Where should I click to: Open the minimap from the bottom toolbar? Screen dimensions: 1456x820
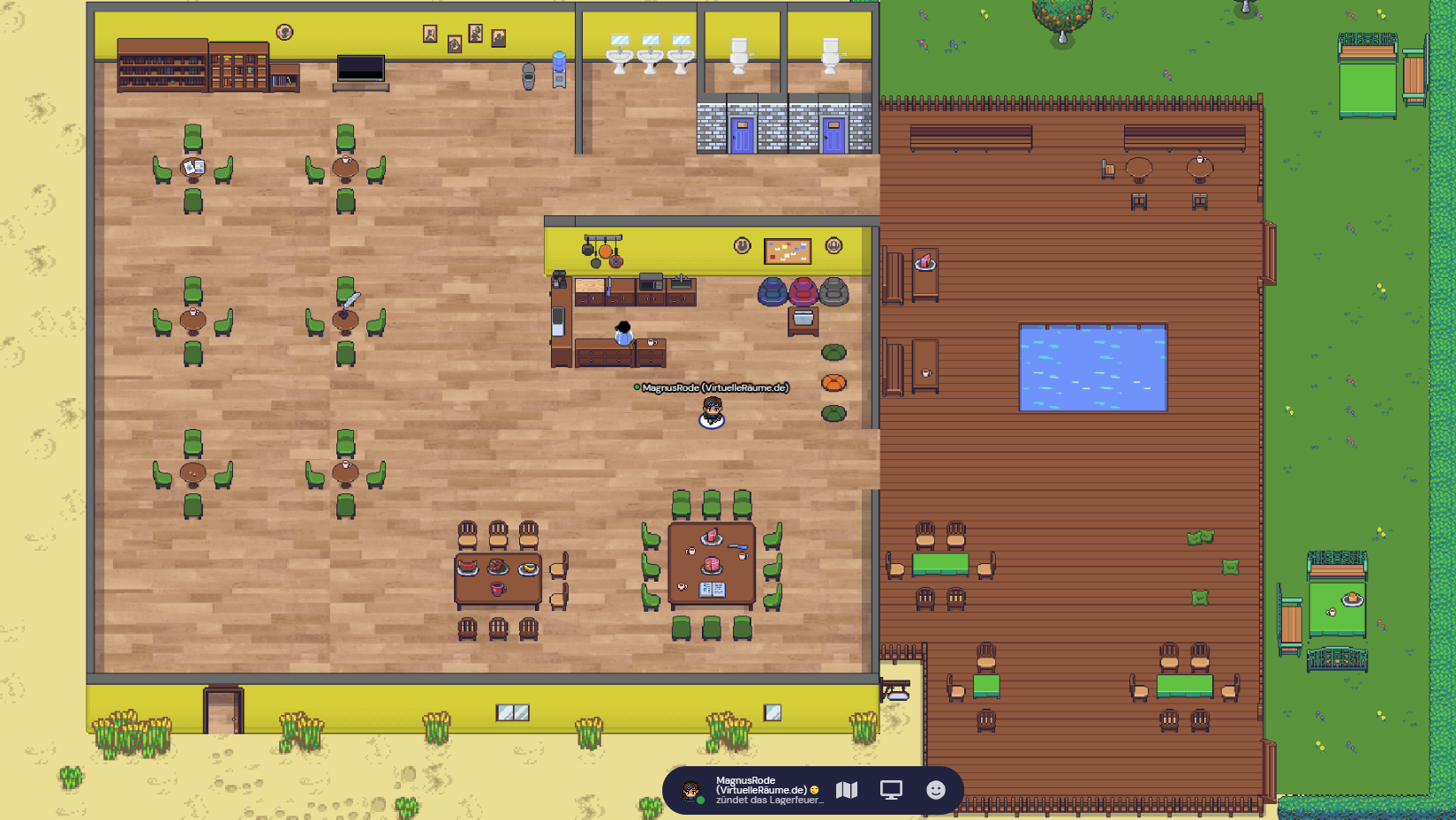(847, 790)
